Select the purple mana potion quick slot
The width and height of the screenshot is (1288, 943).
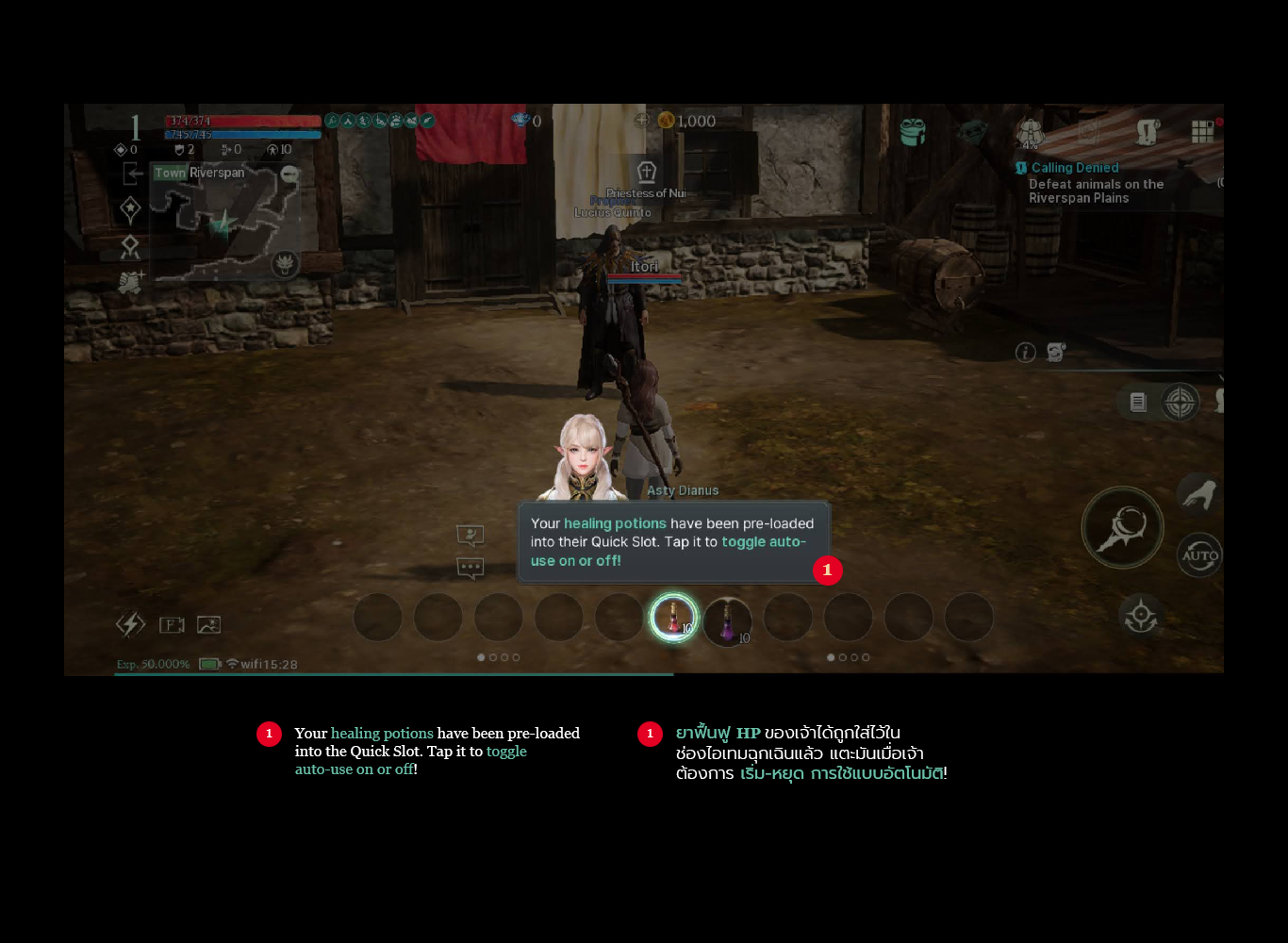click(727, 620)
